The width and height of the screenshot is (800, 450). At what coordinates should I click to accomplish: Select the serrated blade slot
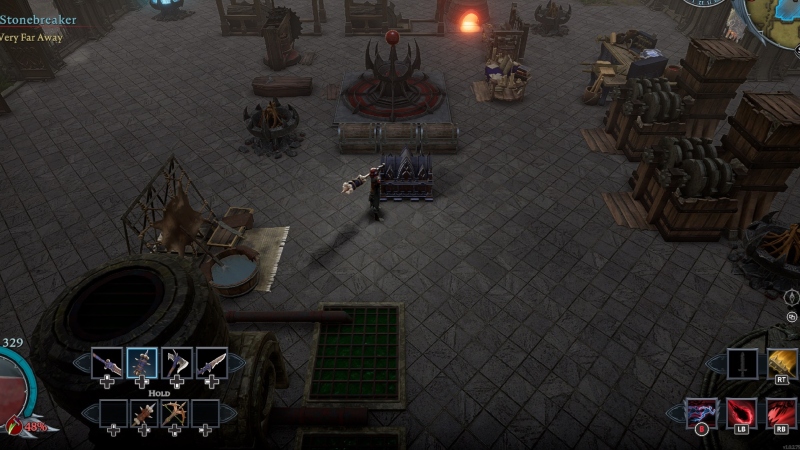211,363
